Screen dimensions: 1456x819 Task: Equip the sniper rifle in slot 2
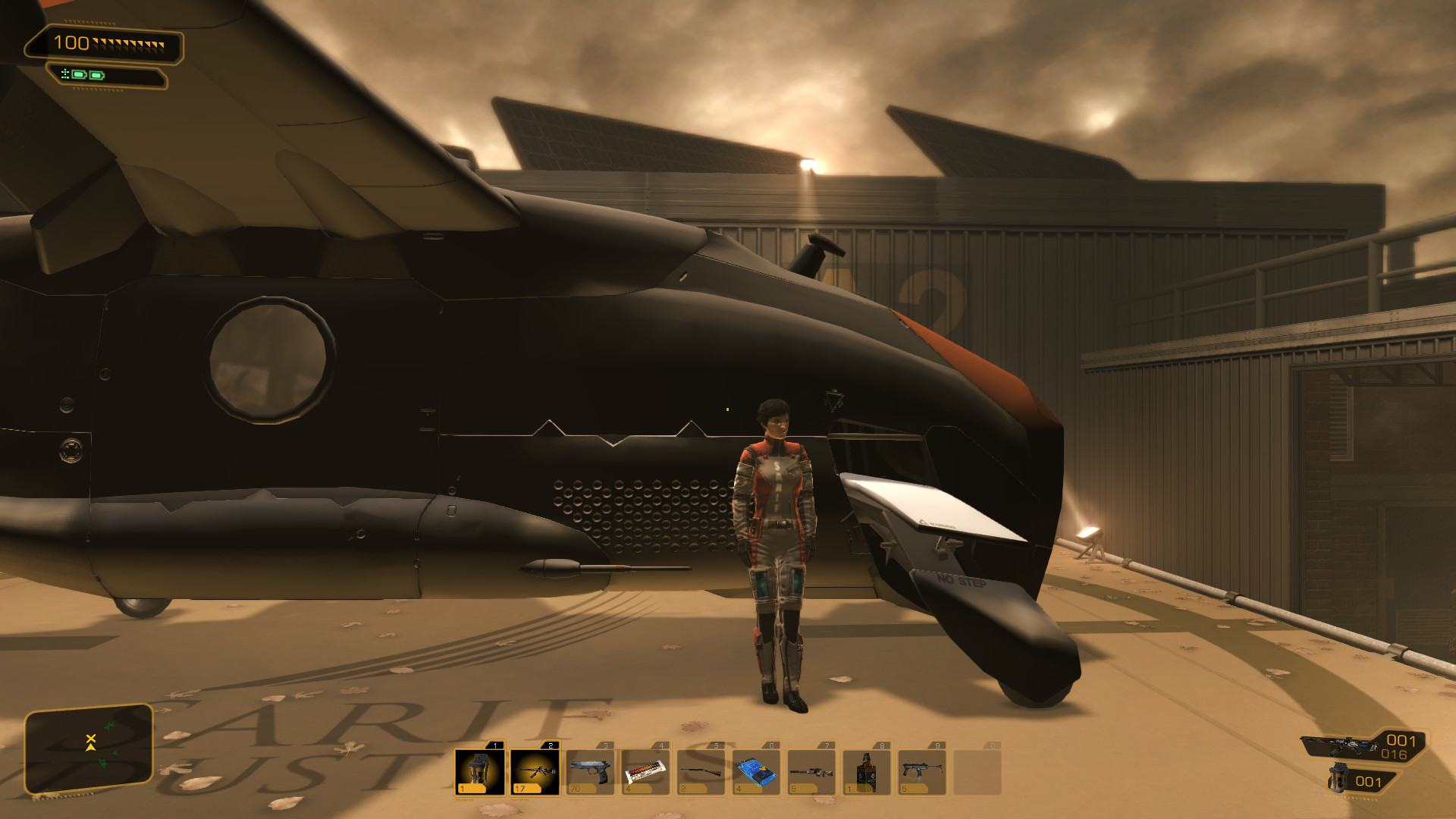coord(535,771)
